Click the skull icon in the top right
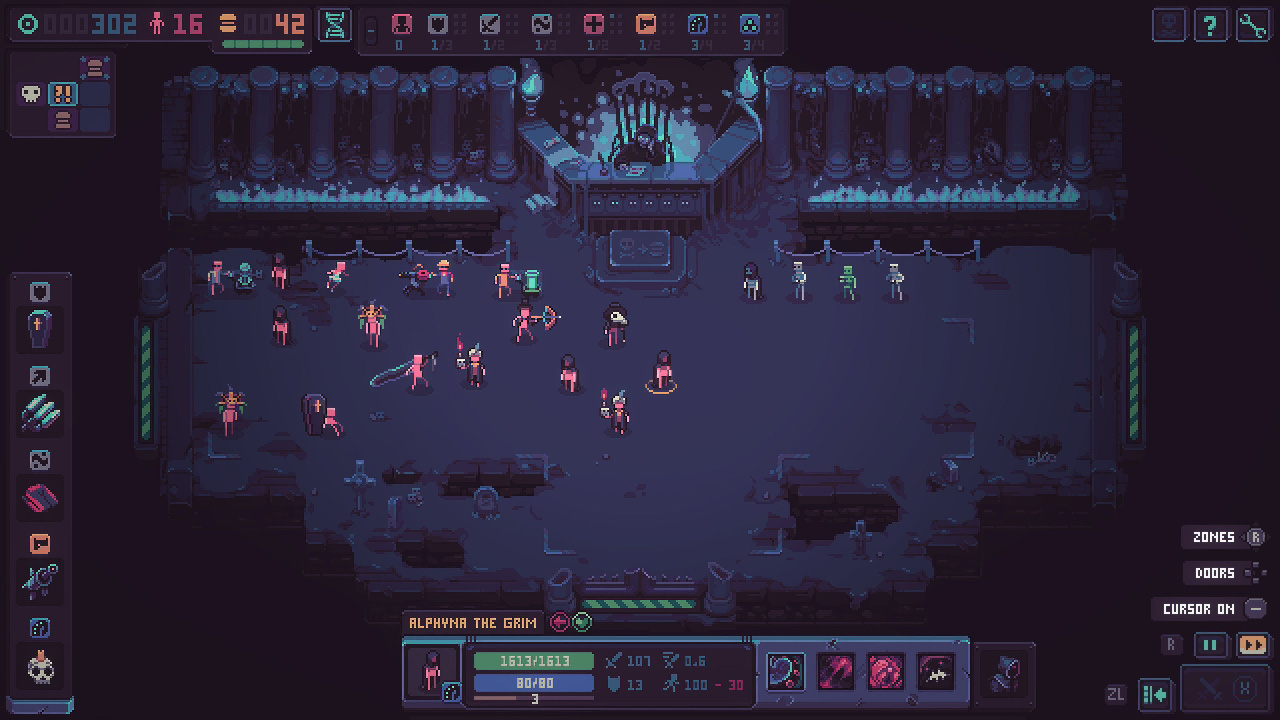 point(1169,25)
